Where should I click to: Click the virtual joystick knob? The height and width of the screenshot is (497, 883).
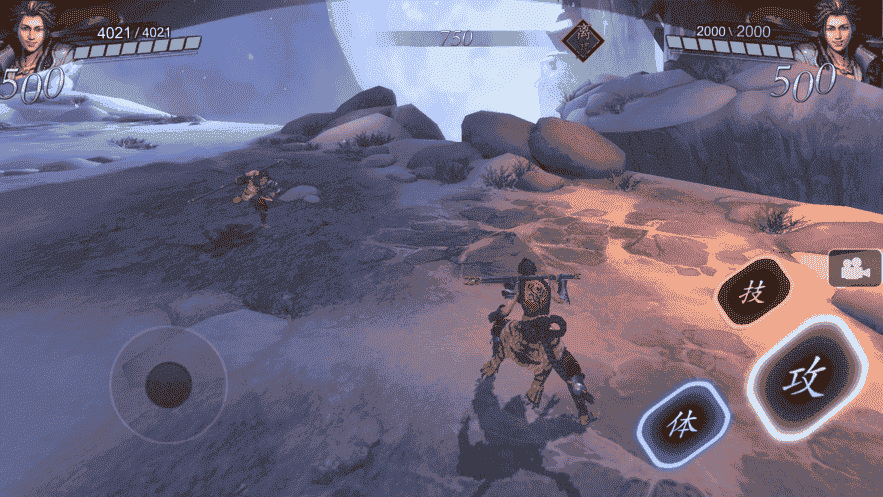coord(168,384)
